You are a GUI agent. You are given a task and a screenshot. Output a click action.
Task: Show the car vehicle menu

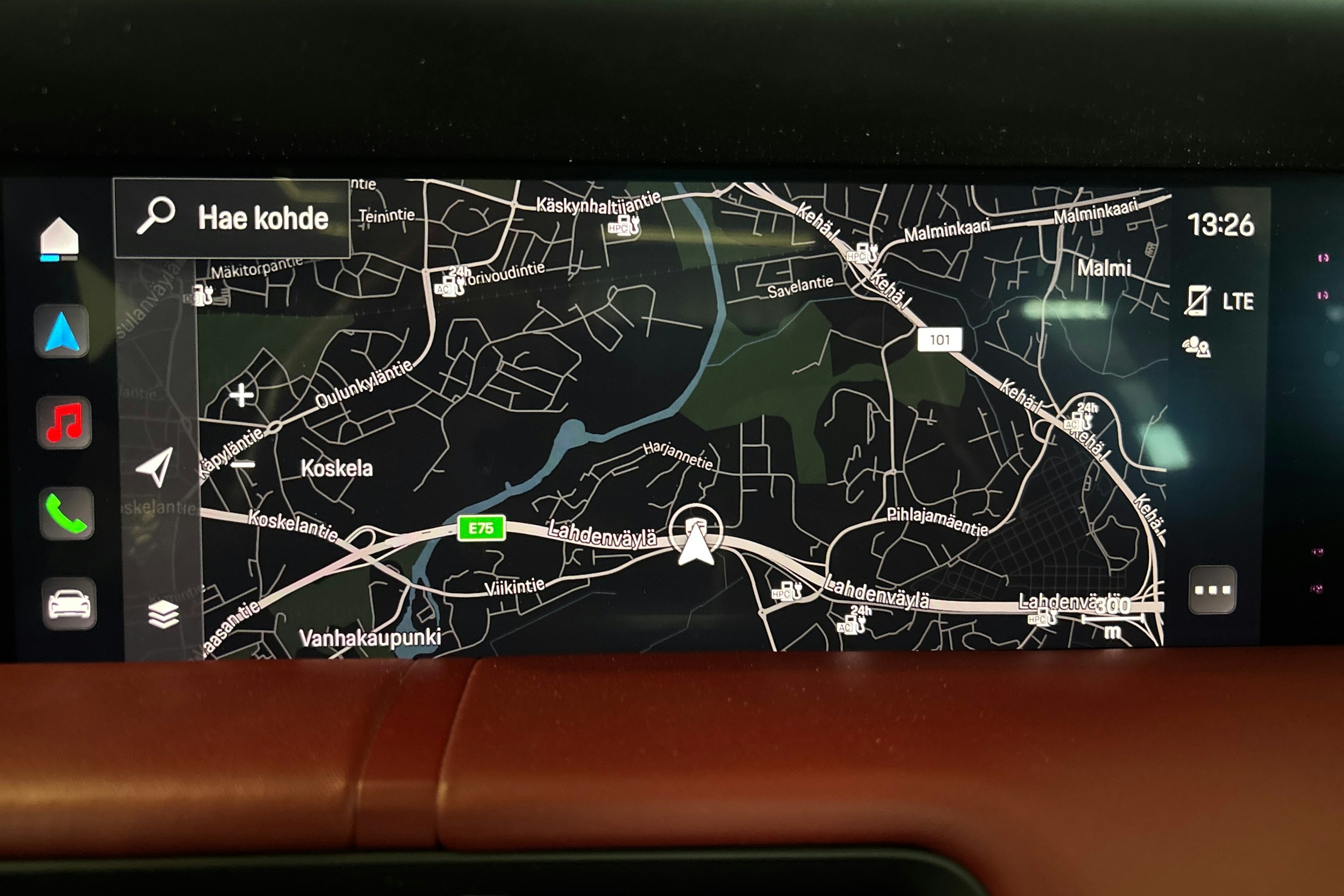pos(69,604)
